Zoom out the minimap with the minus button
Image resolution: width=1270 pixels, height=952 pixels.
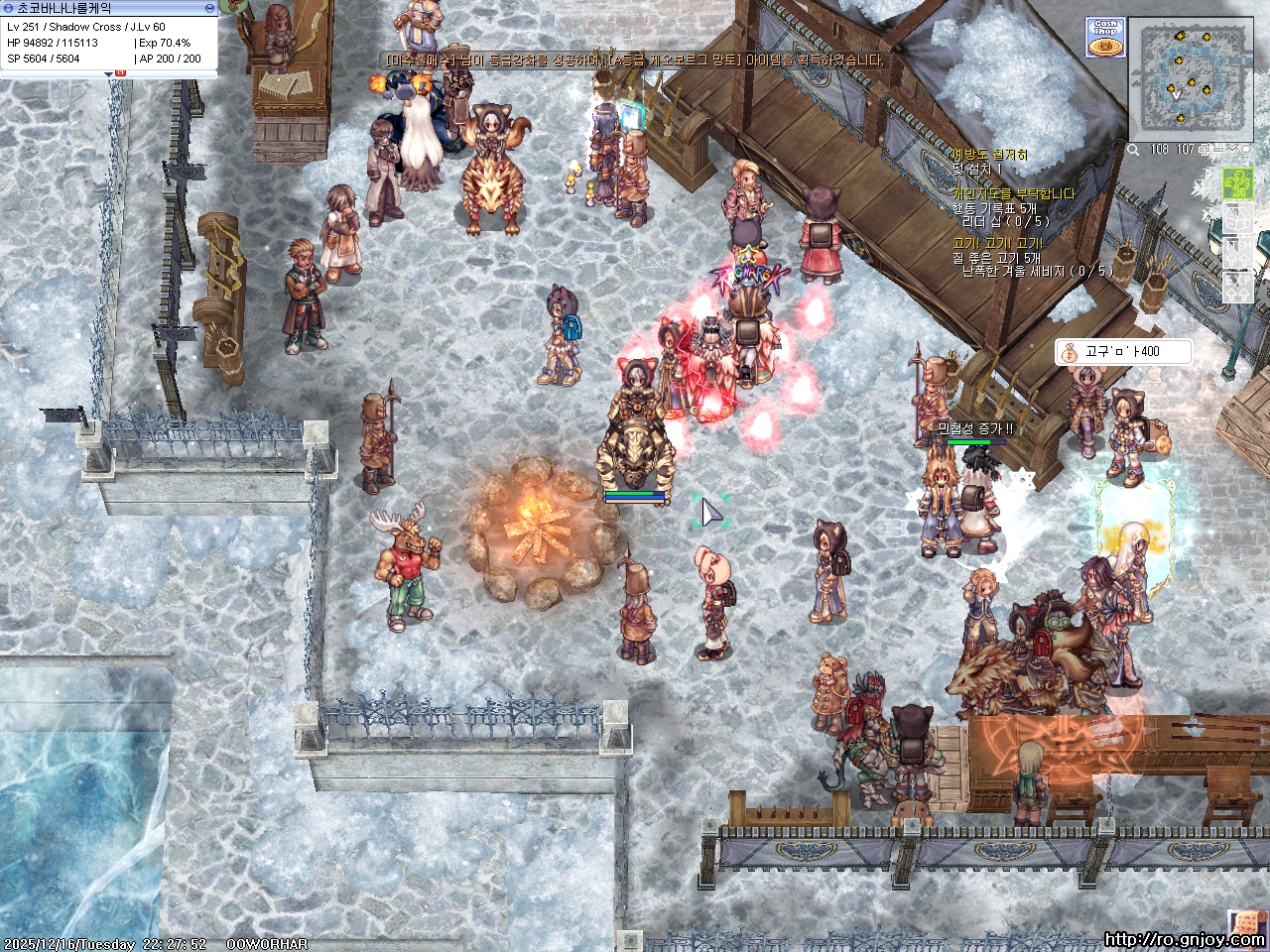[x=1219, y=150]
